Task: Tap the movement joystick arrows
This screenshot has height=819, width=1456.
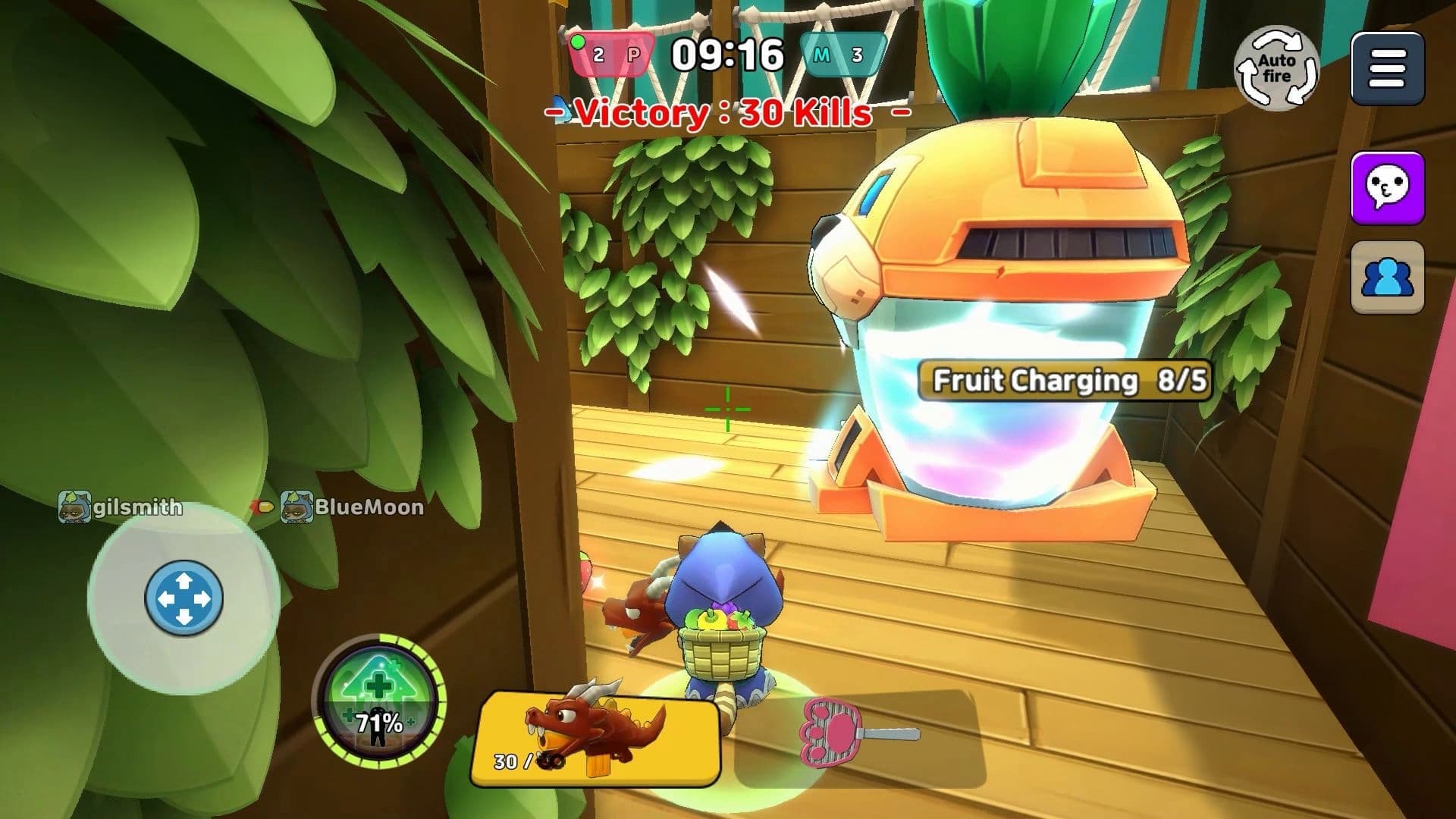Action: click(184, 599)
